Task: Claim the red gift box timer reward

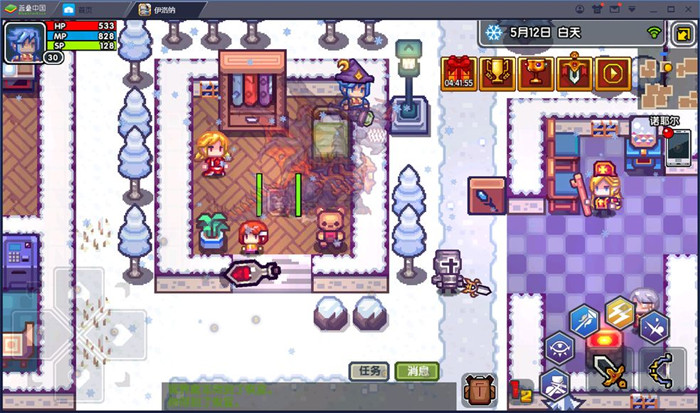Action: coord(459,71)
